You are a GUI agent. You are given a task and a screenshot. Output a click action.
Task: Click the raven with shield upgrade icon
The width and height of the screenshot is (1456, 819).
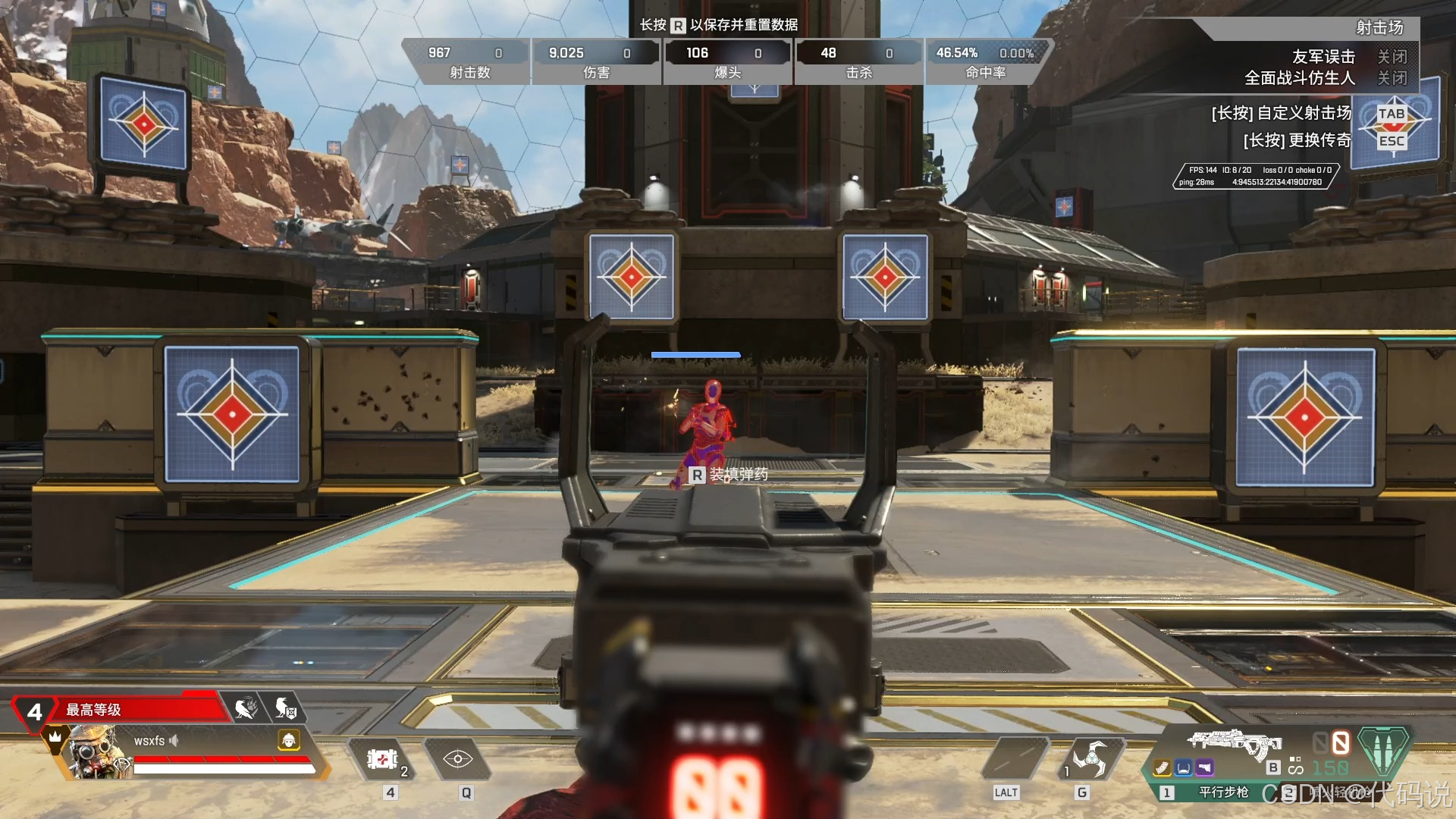[x=285, y=709]
